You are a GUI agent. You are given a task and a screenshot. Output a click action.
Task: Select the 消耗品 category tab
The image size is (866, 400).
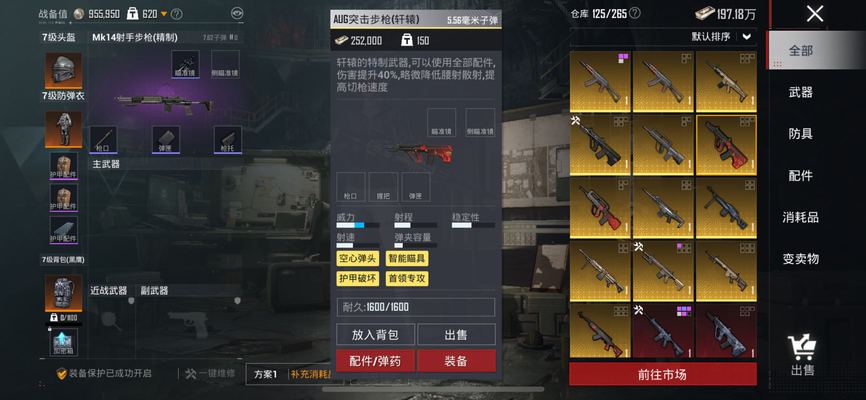pos(801,217)
